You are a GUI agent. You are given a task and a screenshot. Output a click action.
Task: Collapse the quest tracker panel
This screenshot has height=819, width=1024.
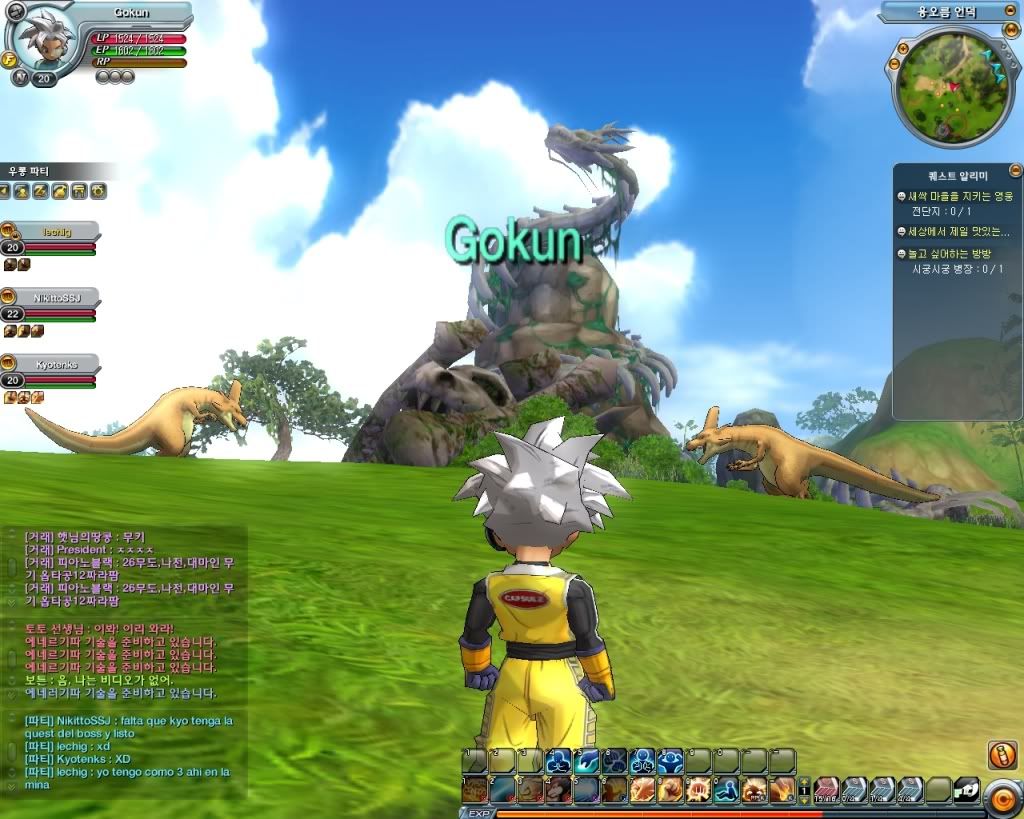1015,171
